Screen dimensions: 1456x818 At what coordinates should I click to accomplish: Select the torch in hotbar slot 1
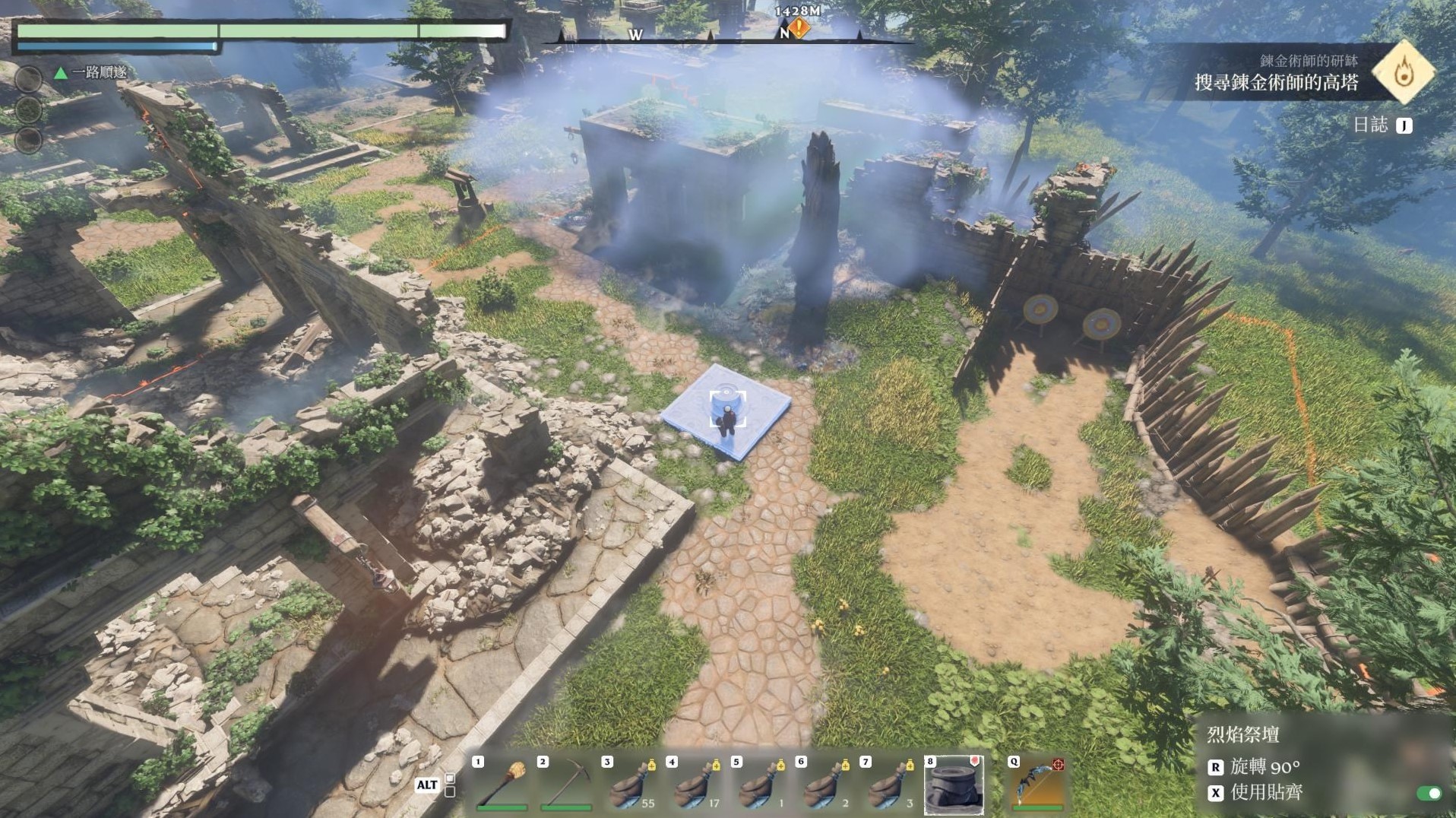[x=502, y=785]
